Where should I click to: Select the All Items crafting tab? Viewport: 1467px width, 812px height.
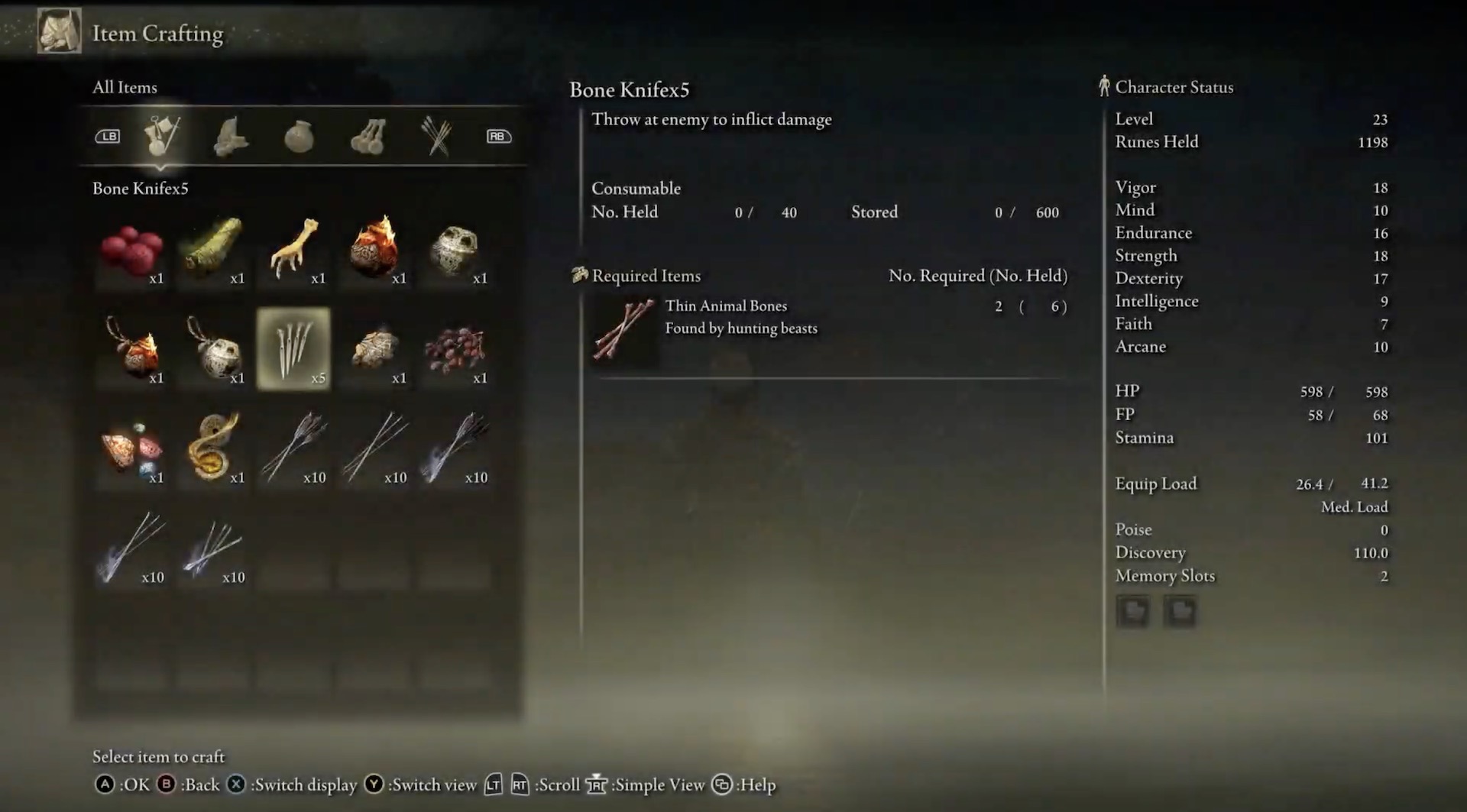click(162, 137)
